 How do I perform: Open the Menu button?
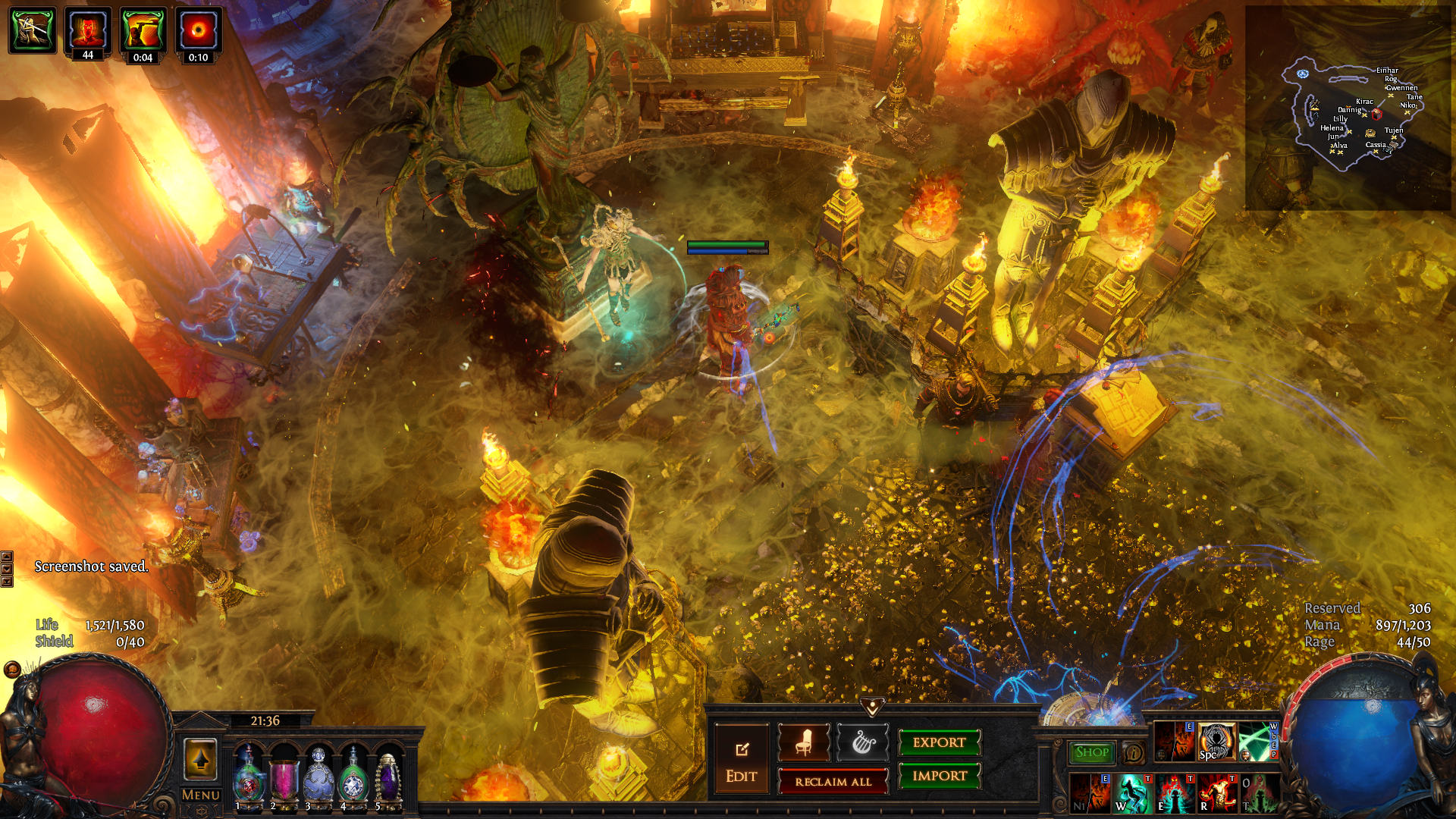coord(201,795)
